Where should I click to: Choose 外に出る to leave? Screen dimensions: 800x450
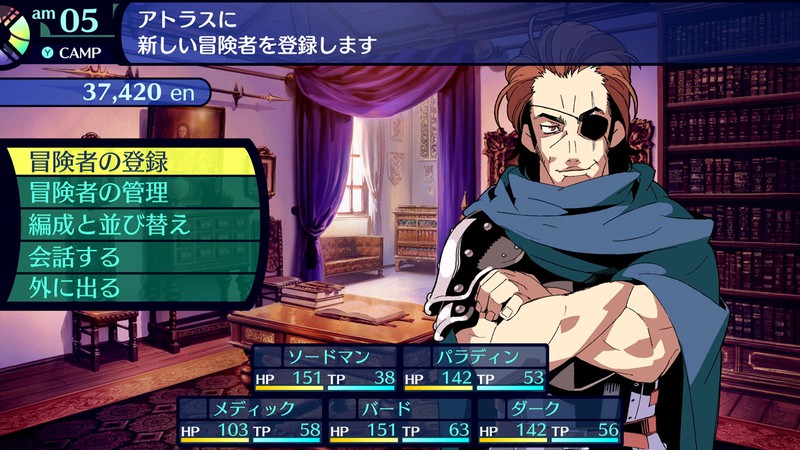(130, 289)
